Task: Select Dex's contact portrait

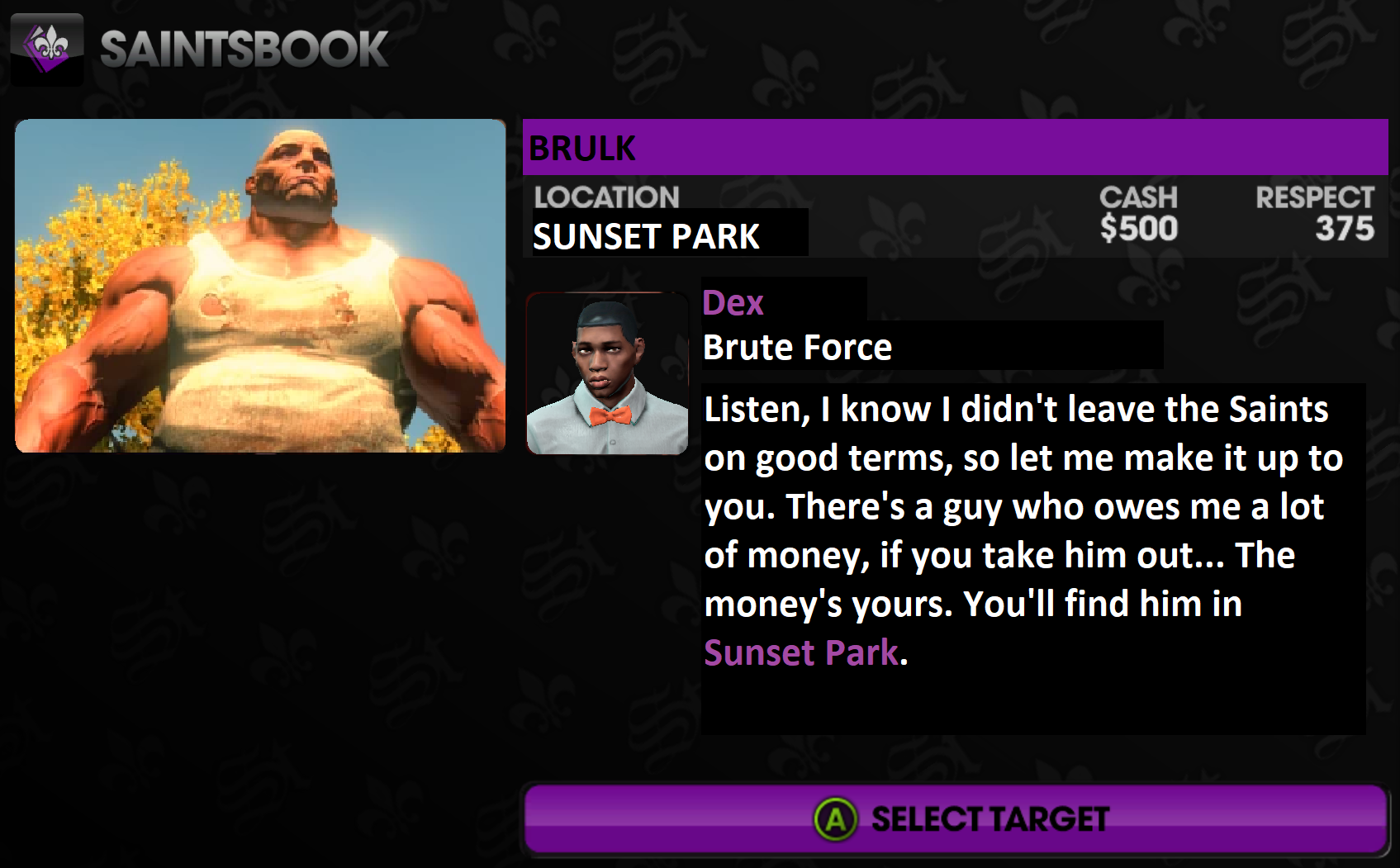Action: 607,373
